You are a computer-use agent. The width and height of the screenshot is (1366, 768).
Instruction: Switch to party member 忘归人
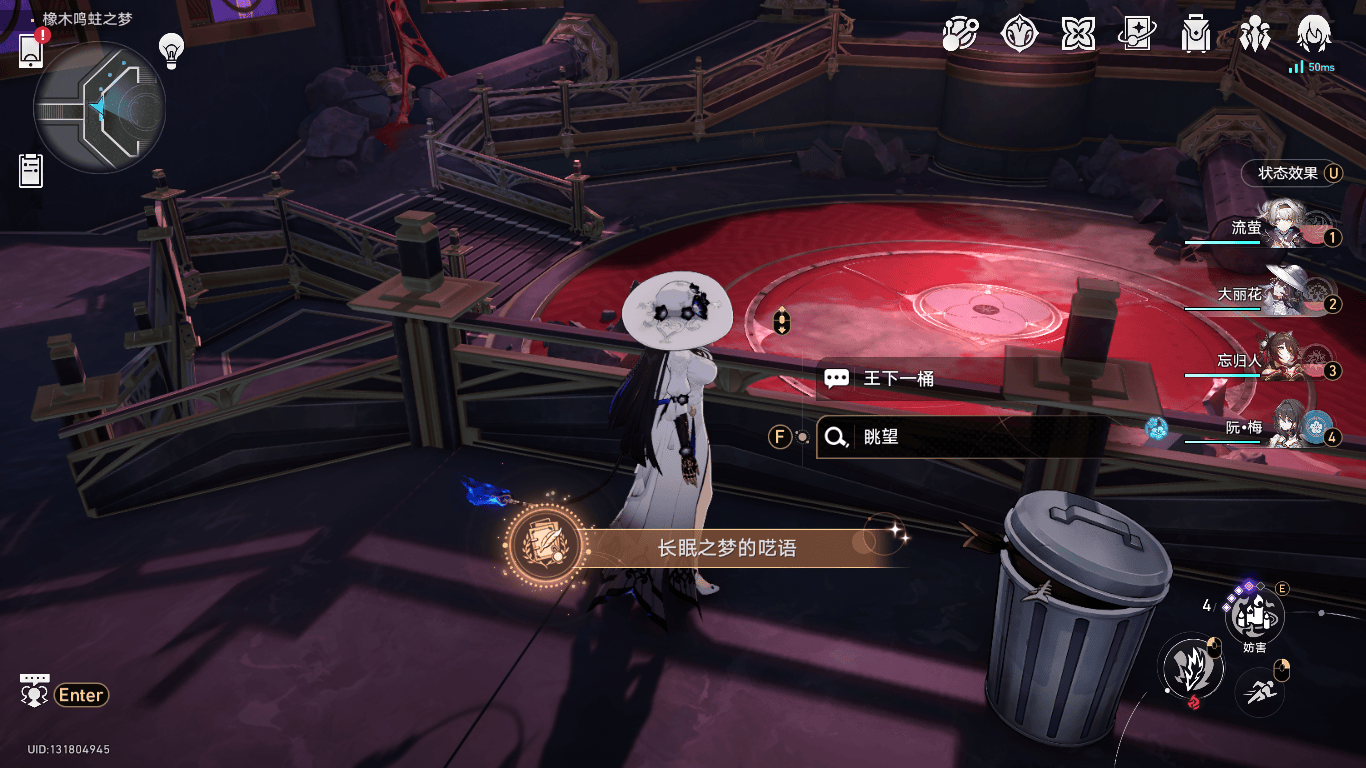(x=1270, y=361)
